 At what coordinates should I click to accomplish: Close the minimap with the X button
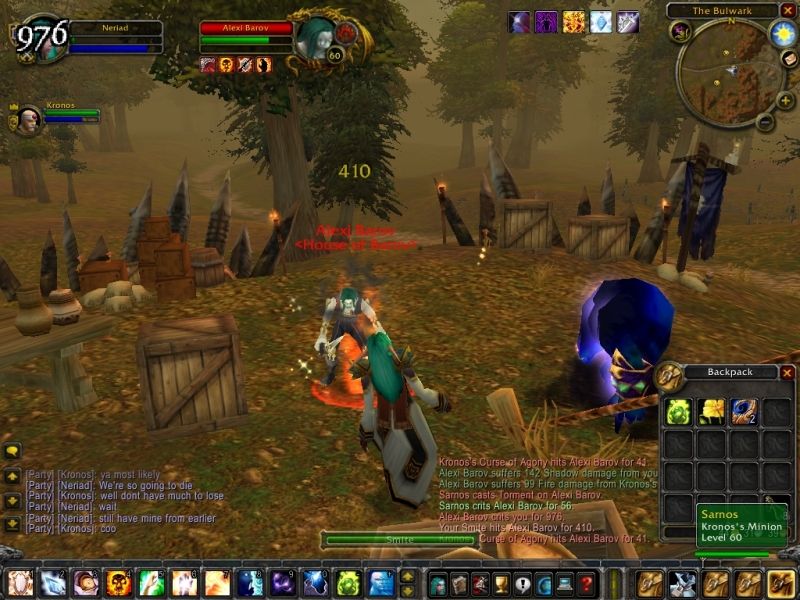[x=788, y=10]
